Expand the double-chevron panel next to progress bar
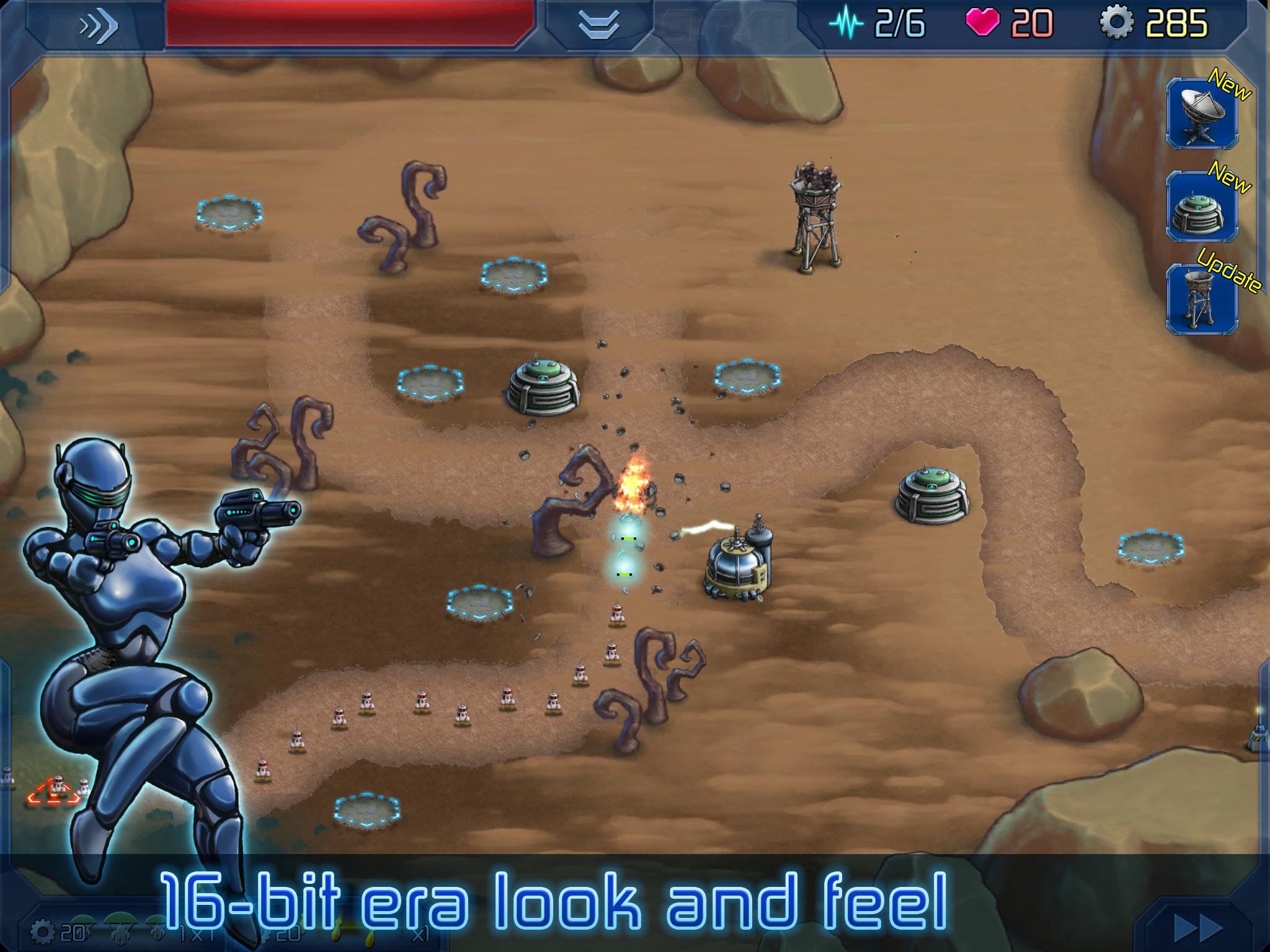 coord(597,24)
